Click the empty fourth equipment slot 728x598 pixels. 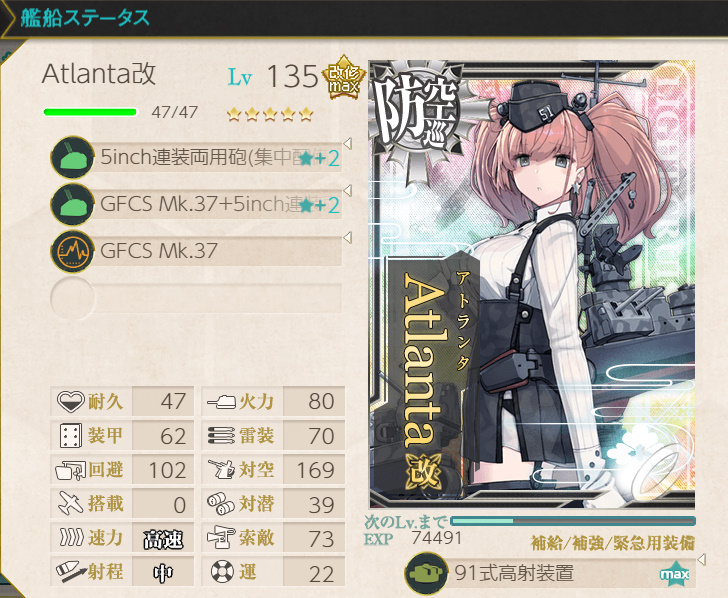(200, 298)
